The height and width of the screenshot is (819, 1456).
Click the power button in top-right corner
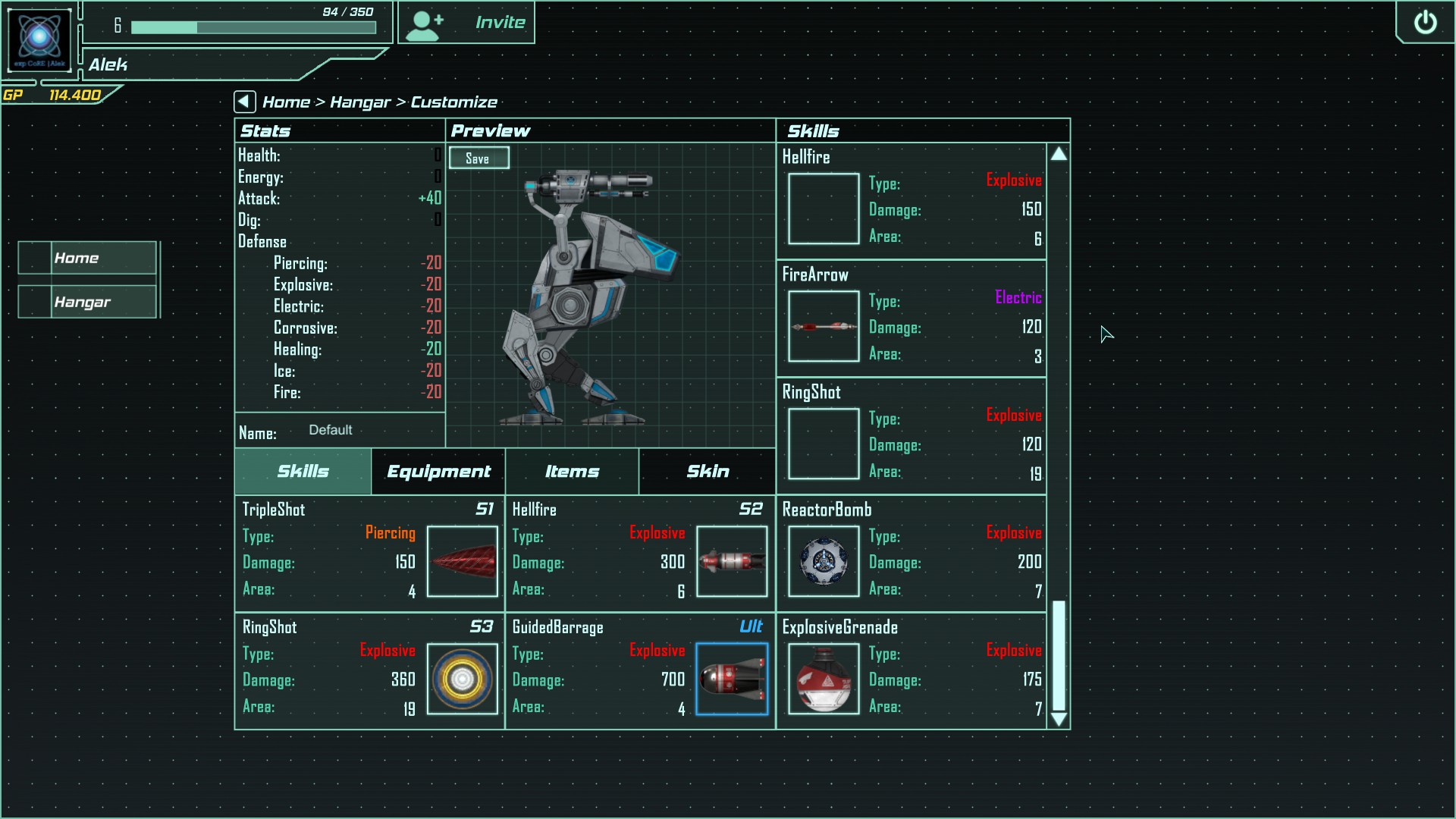click(x=1426, y=23)
